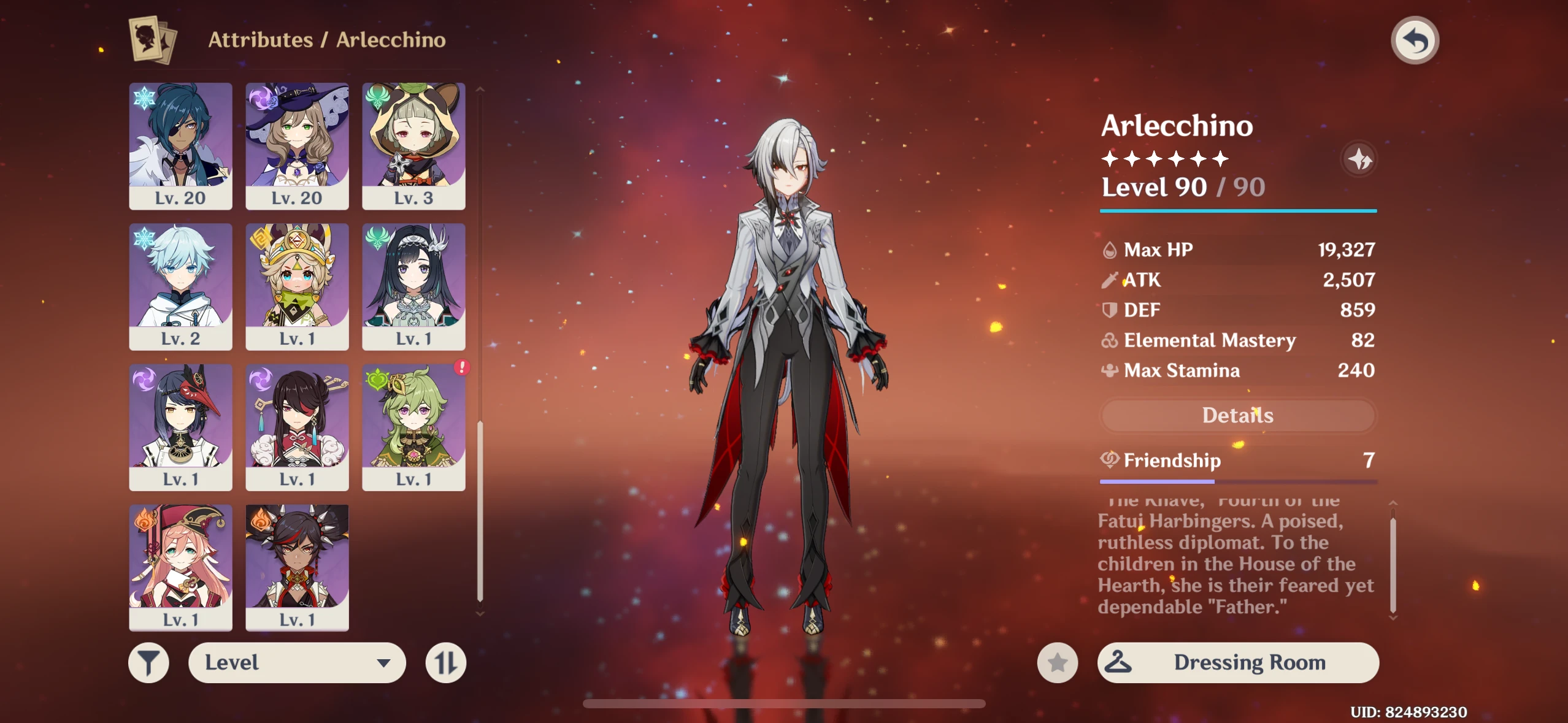Toggle the favorite star next to Dressing Room
Viewport: 1568px width, 723px height.
pos(1057,662)
